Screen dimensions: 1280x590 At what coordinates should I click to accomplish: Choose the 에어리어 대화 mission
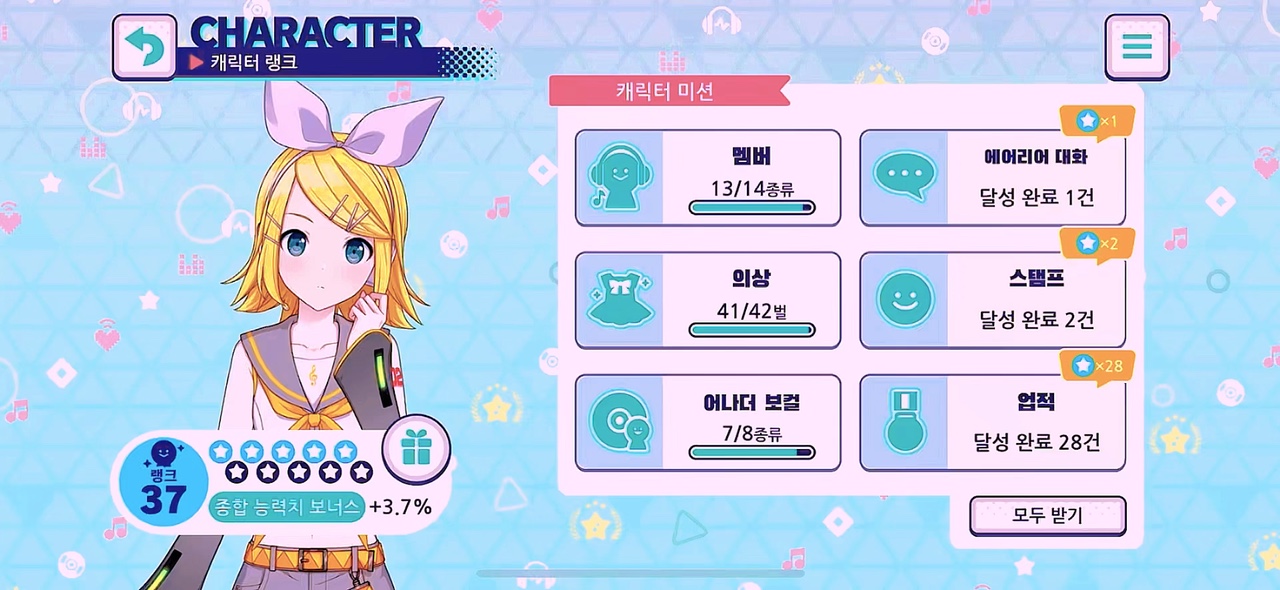992,178
